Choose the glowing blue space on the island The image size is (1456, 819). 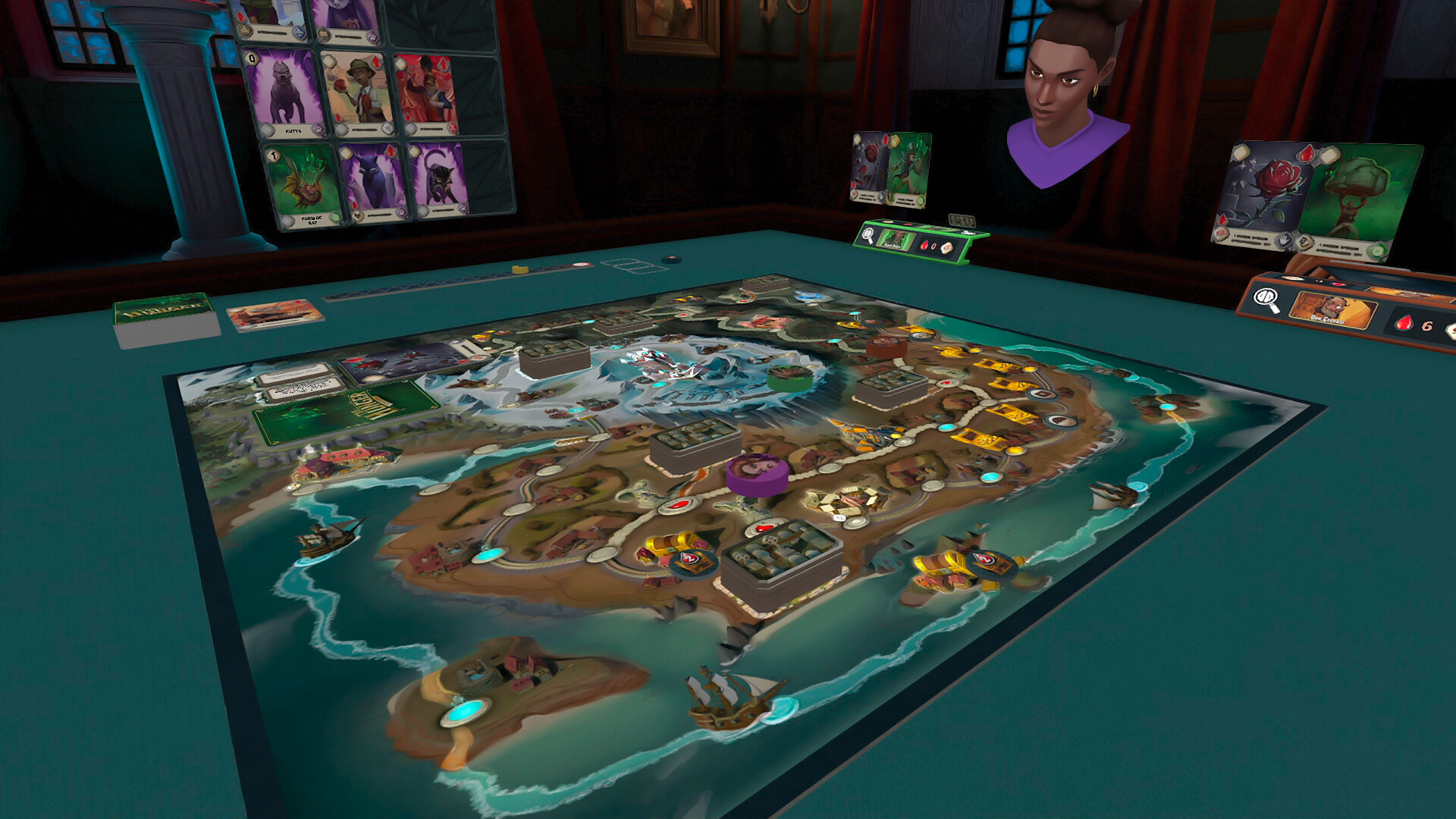pyautogui.click(x=465, y=711)
